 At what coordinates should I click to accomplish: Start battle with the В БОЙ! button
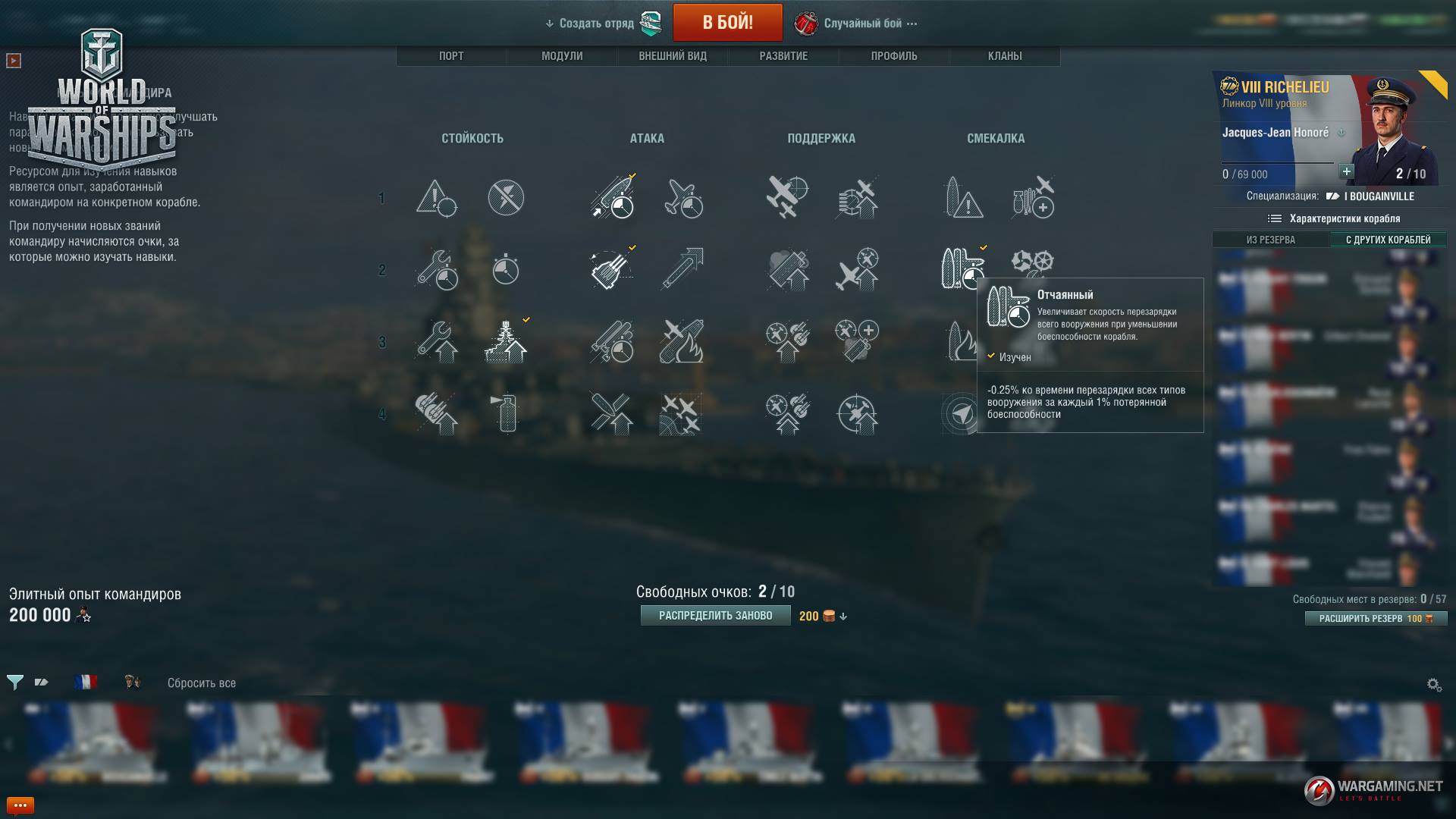point(727,23)
